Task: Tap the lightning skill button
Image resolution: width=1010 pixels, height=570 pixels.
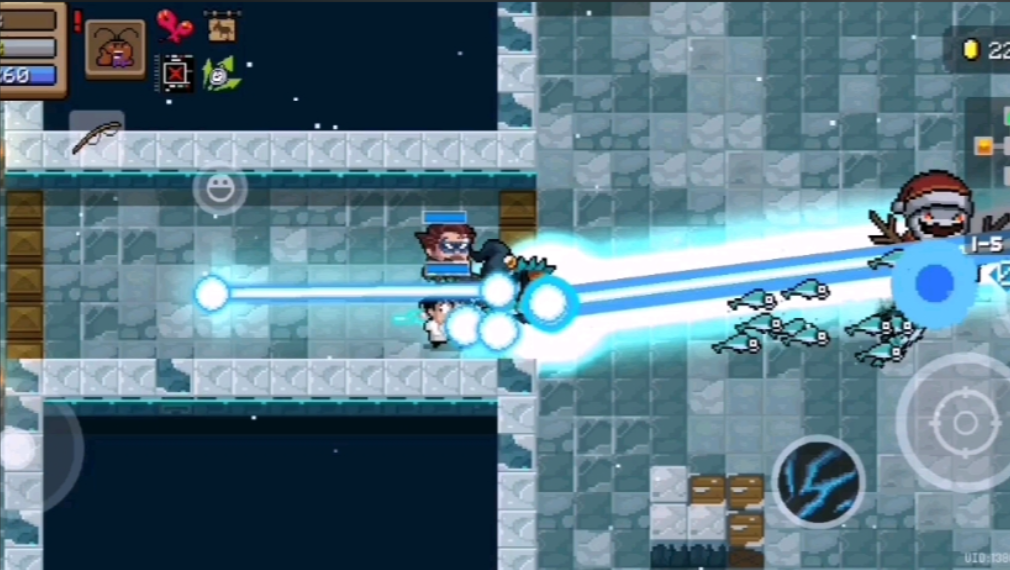Action: (819, 481)
